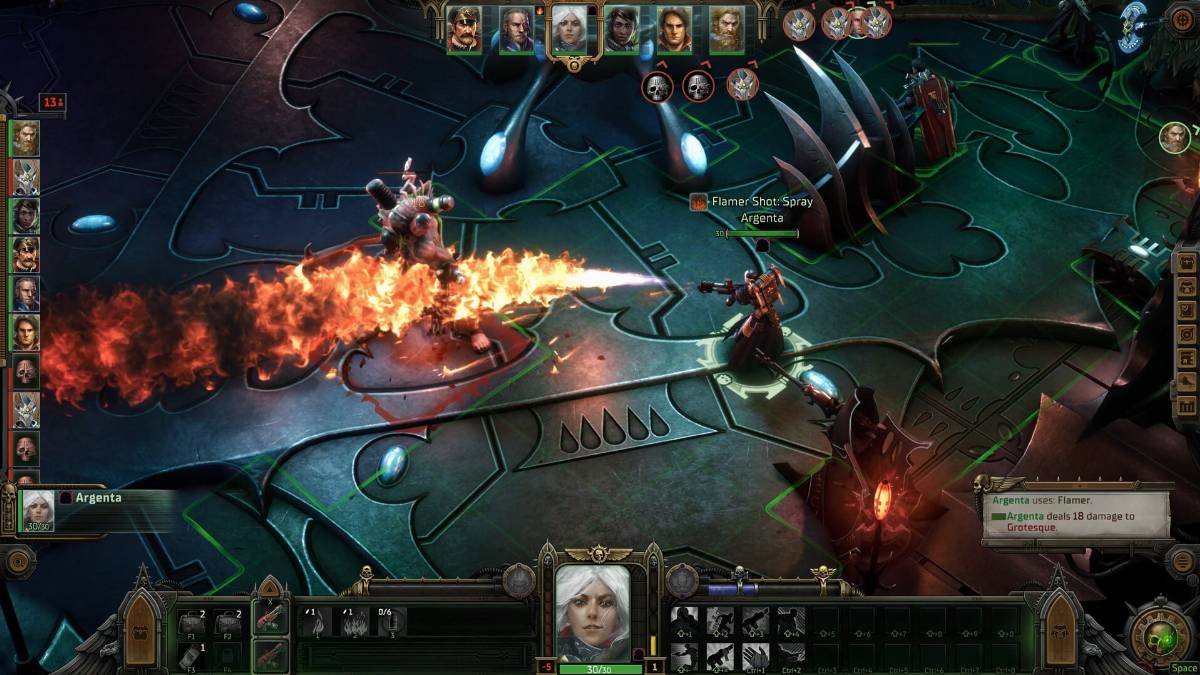This screenshot has height=675, width=1200.
Task: Use the F3 grenade item slot
Action: pos(193,656)
